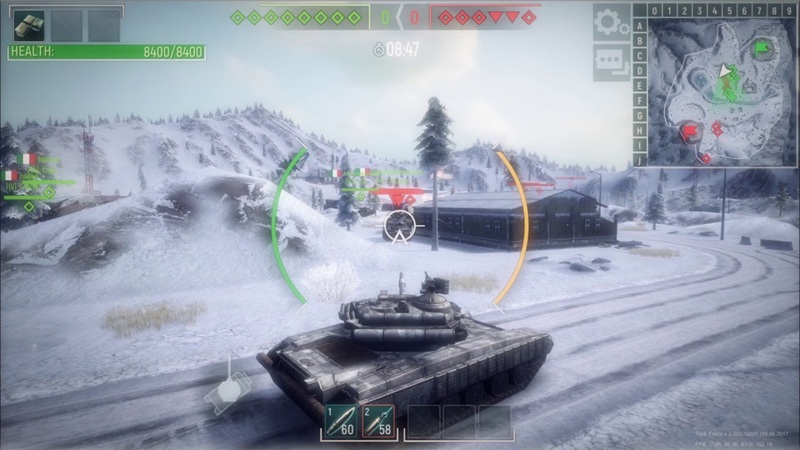Open the gear settings menu

click(610, 22)
